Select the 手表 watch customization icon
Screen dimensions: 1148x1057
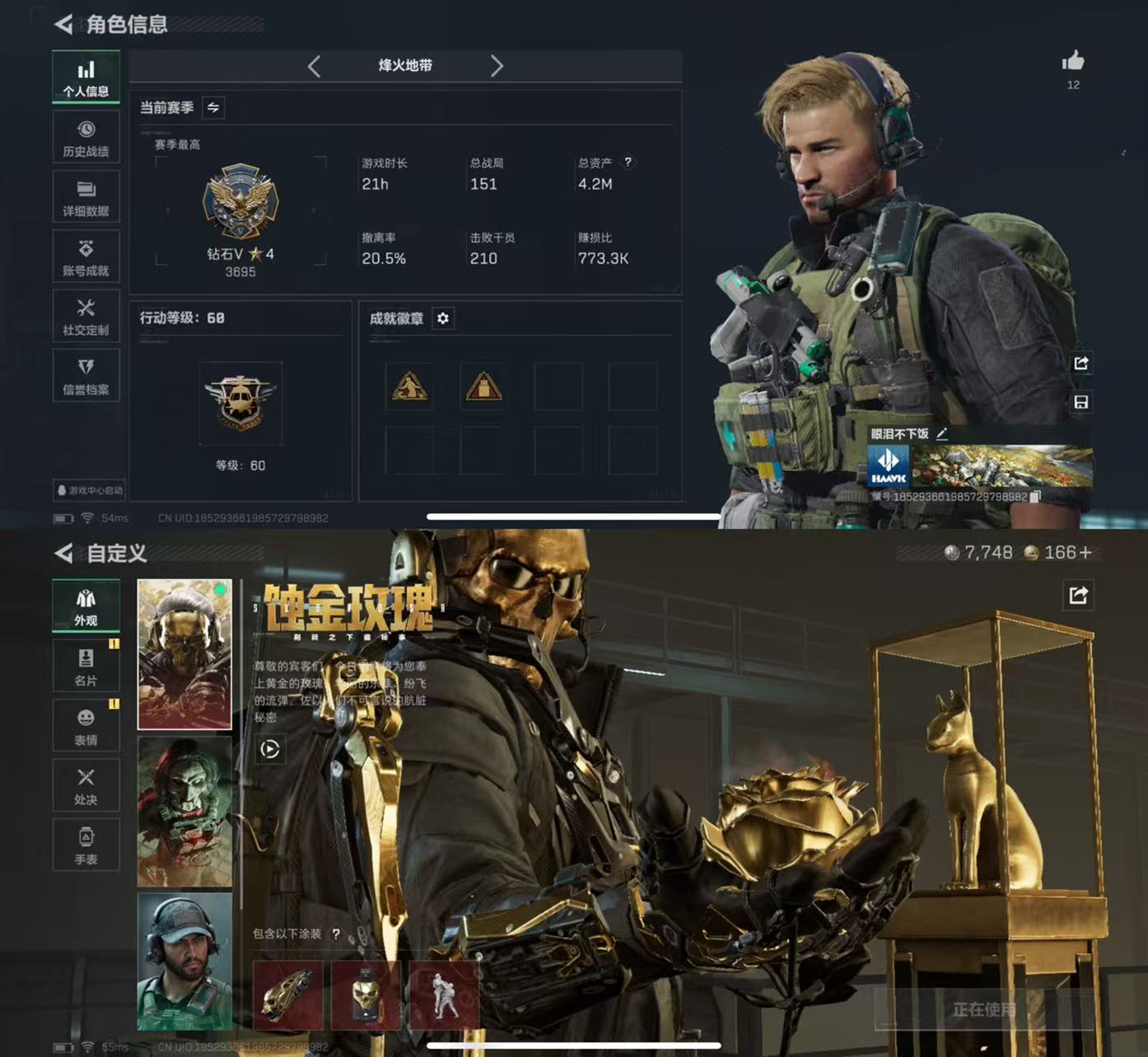click(x=86, y=845)
